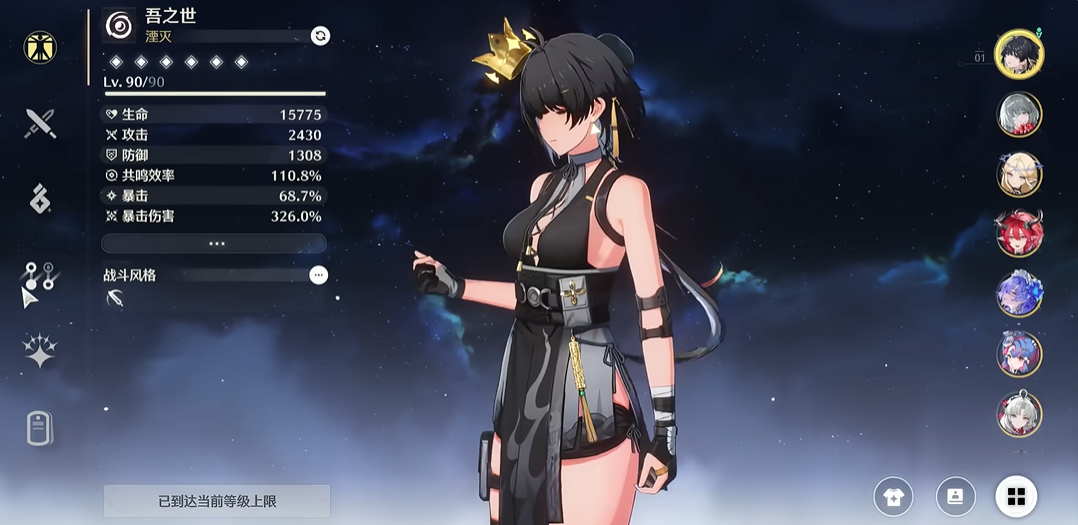Open the crossed swords weapon tab
1078x525 pixels.
[40, 123]
